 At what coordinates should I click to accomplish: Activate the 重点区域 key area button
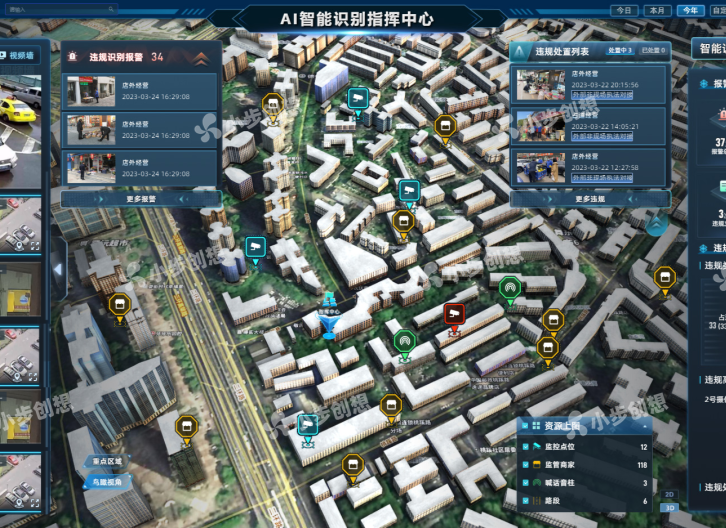pyautogui.click(x=106, y=462)
